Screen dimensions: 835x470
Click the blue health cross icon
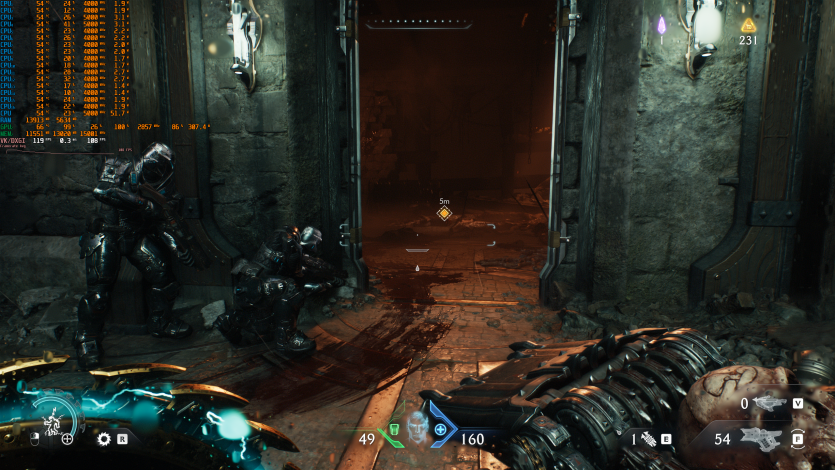tap(441, 430)
